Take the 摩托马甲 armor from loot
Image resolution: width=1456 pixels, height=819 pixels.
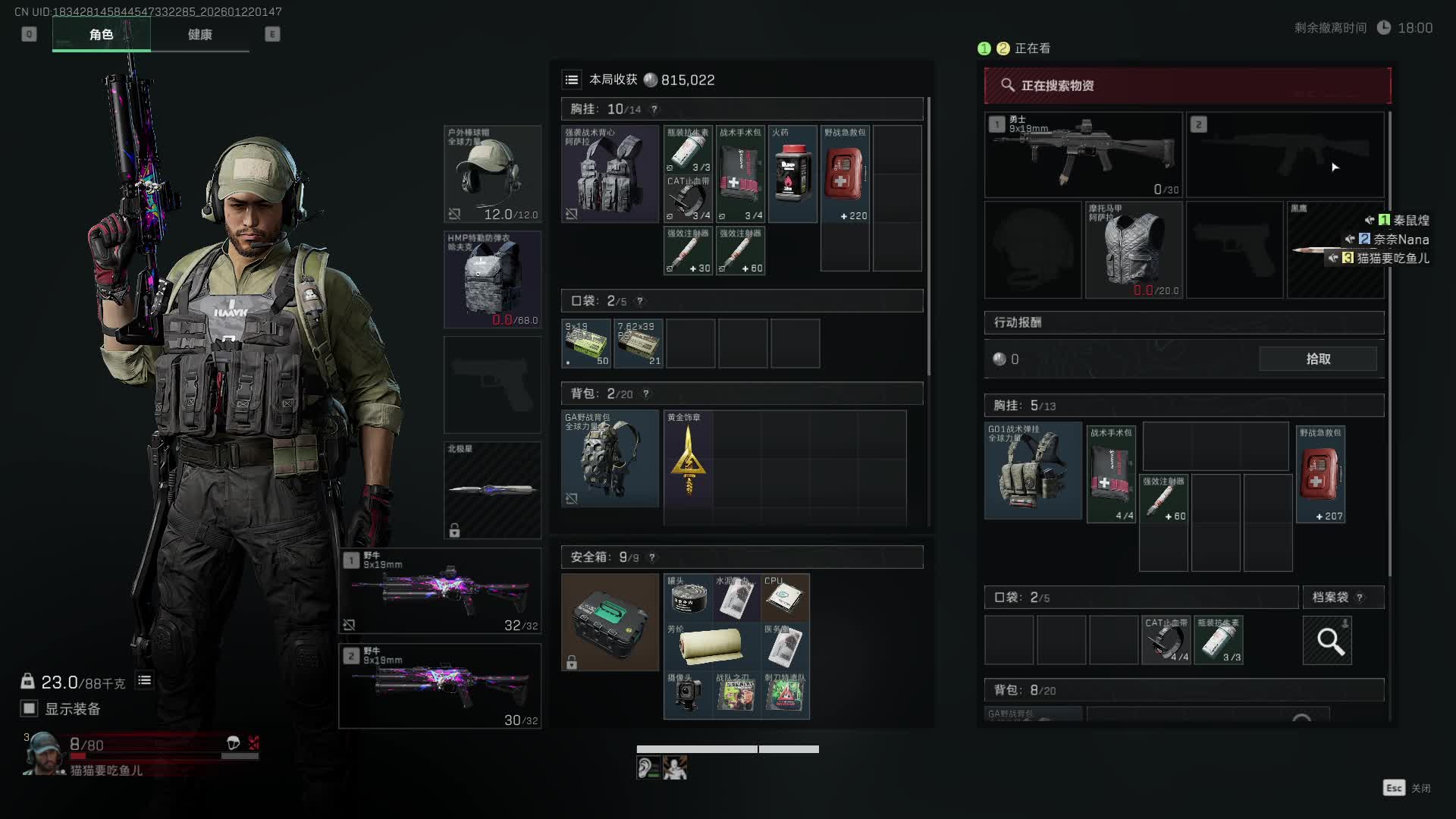1133,249
